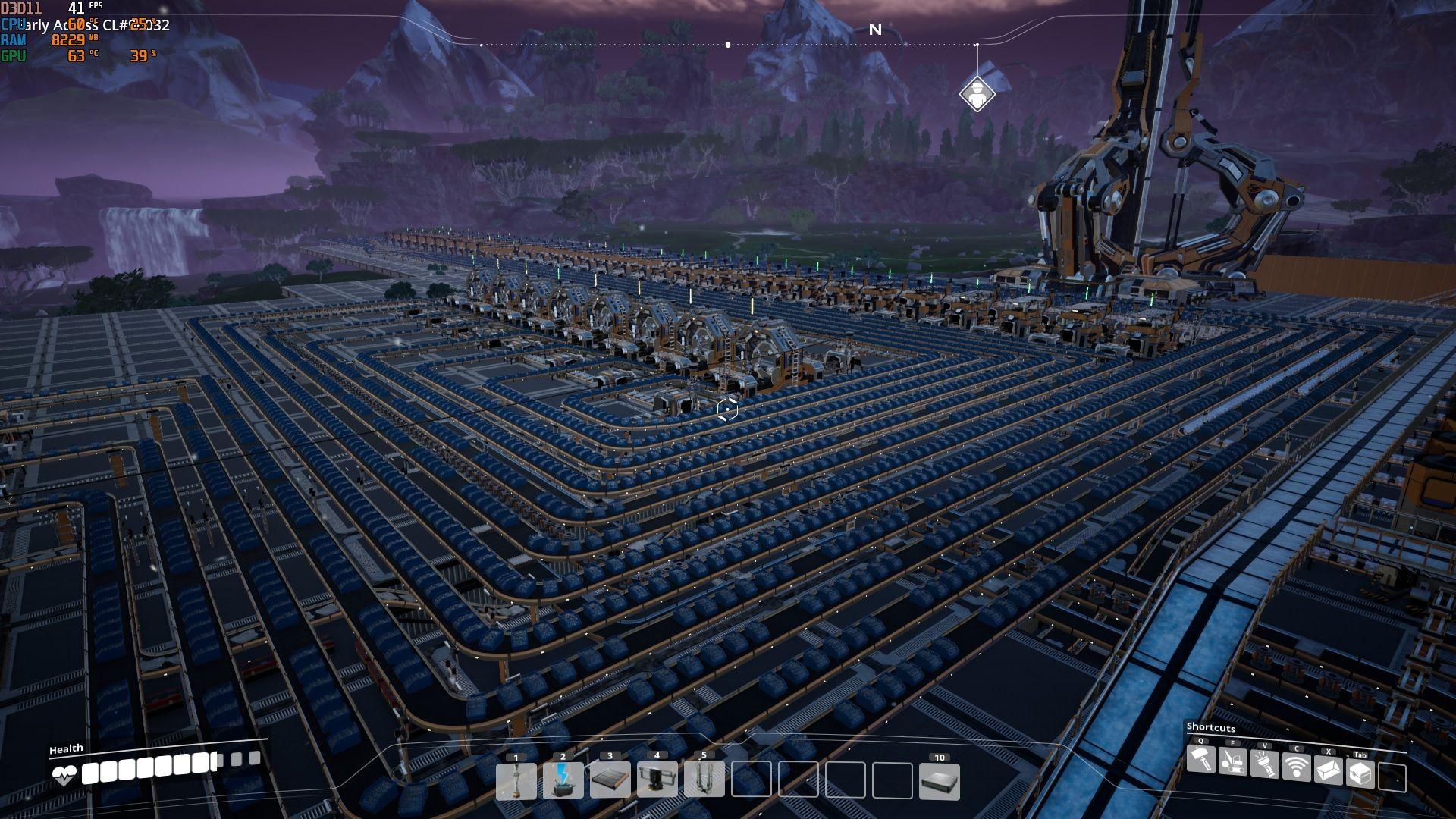Viewport: 1456px width, 819px height.
Task: Use the signal beacon wave shortcut
Action: pos(1297,767)
